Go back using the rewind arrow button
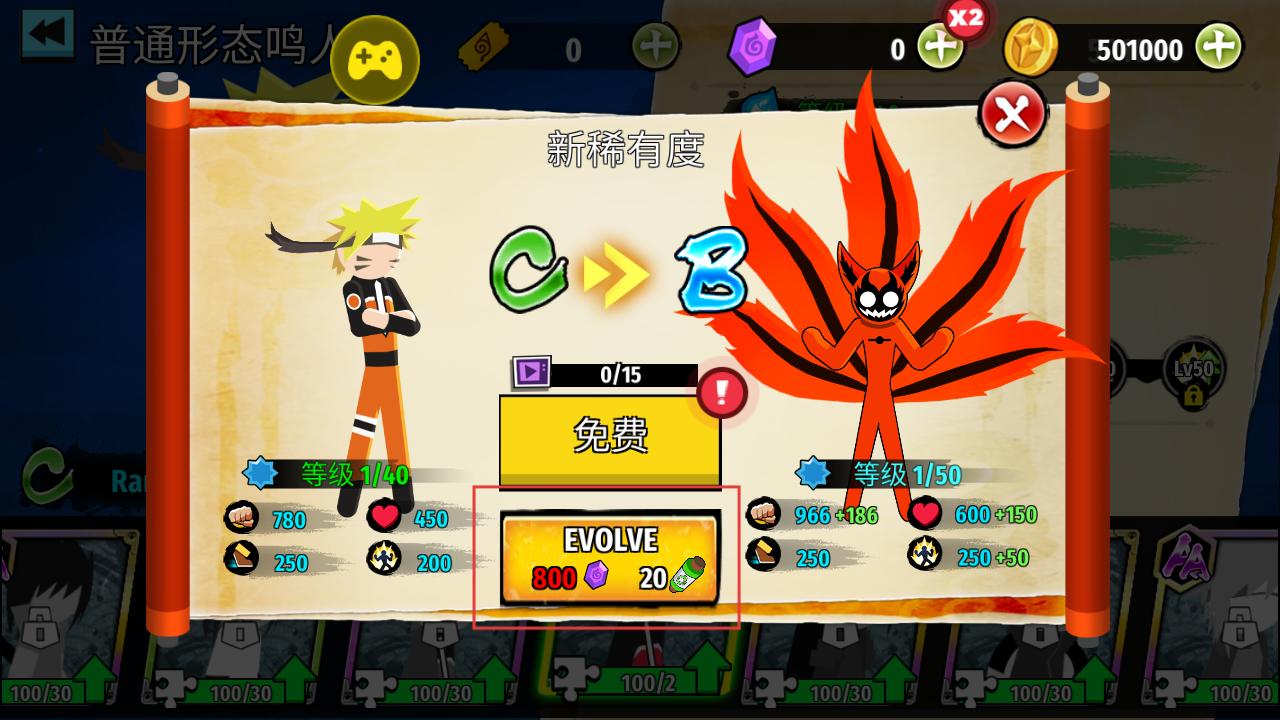Viewport: 1280px width, 720px height. click(47, 35)
